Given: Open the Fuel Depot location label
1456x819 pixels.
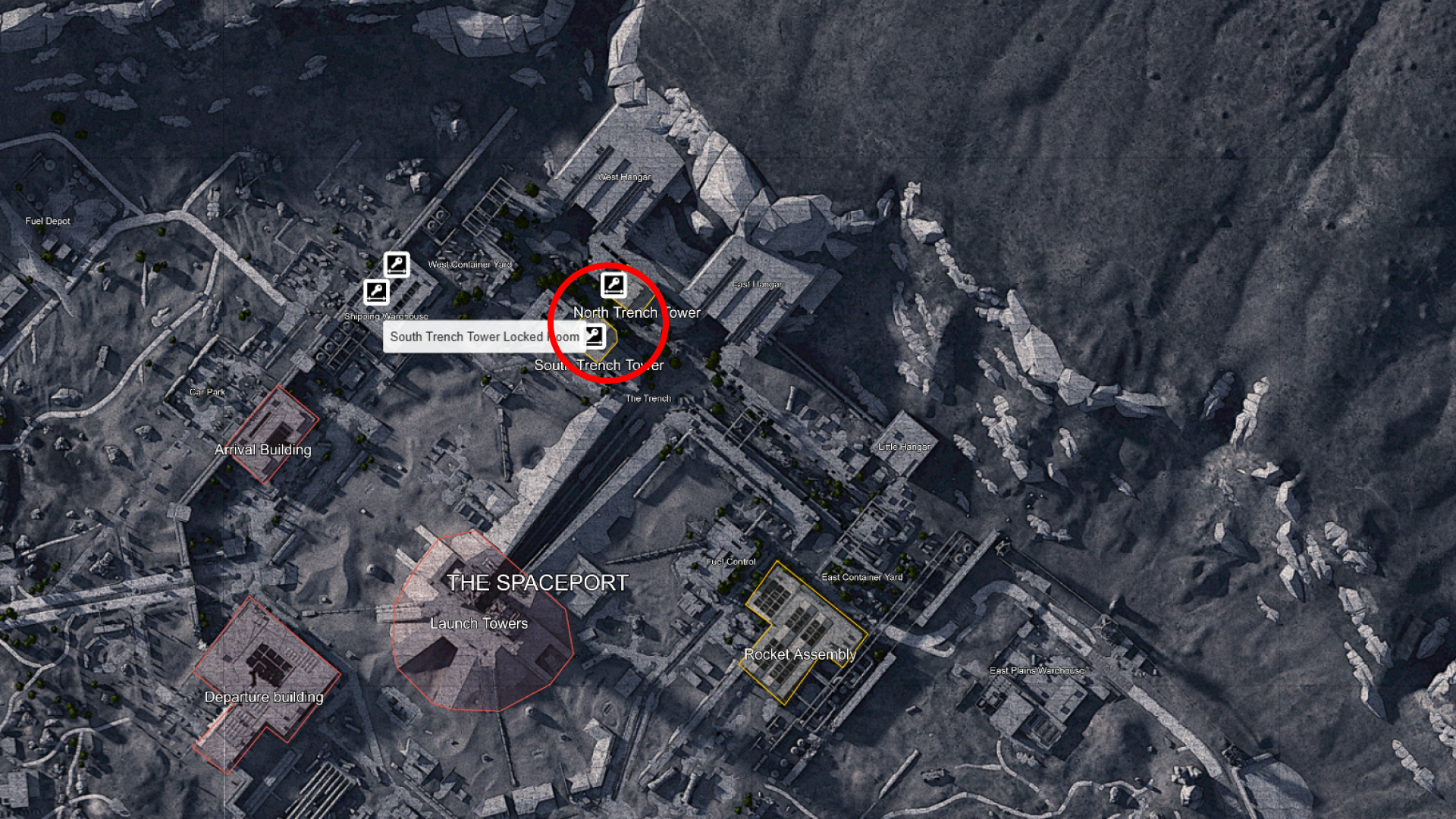Looking at the screenshot, I should point(47,221).
